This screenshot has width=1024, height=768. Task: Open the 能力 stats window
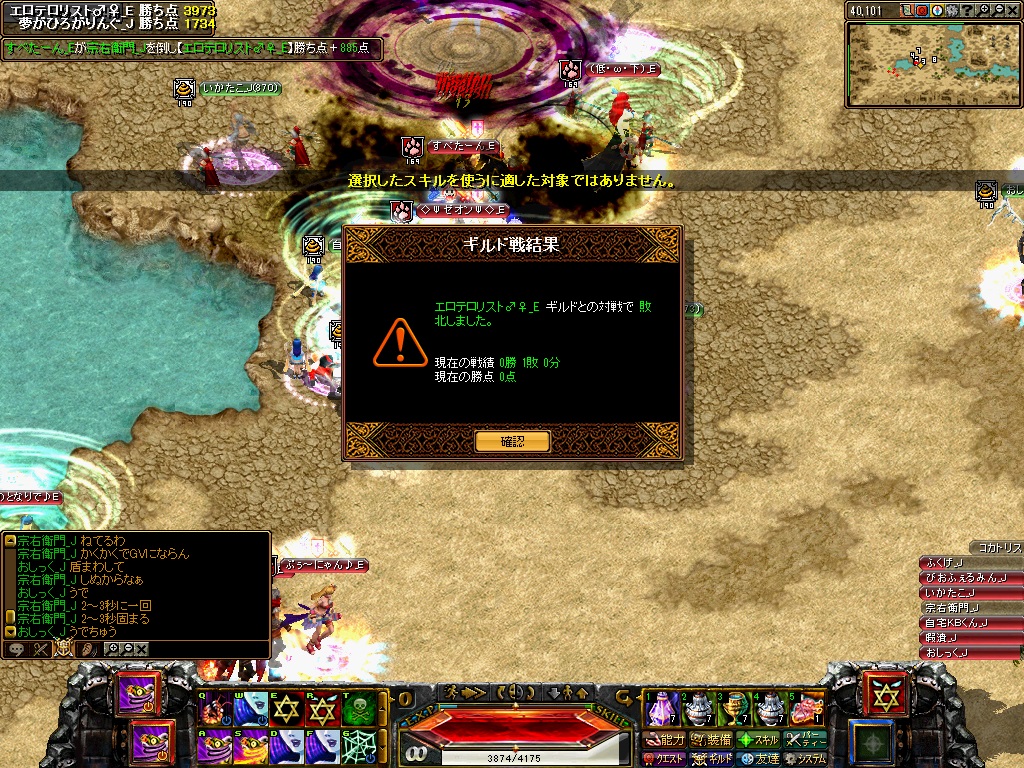coord(665,740)
